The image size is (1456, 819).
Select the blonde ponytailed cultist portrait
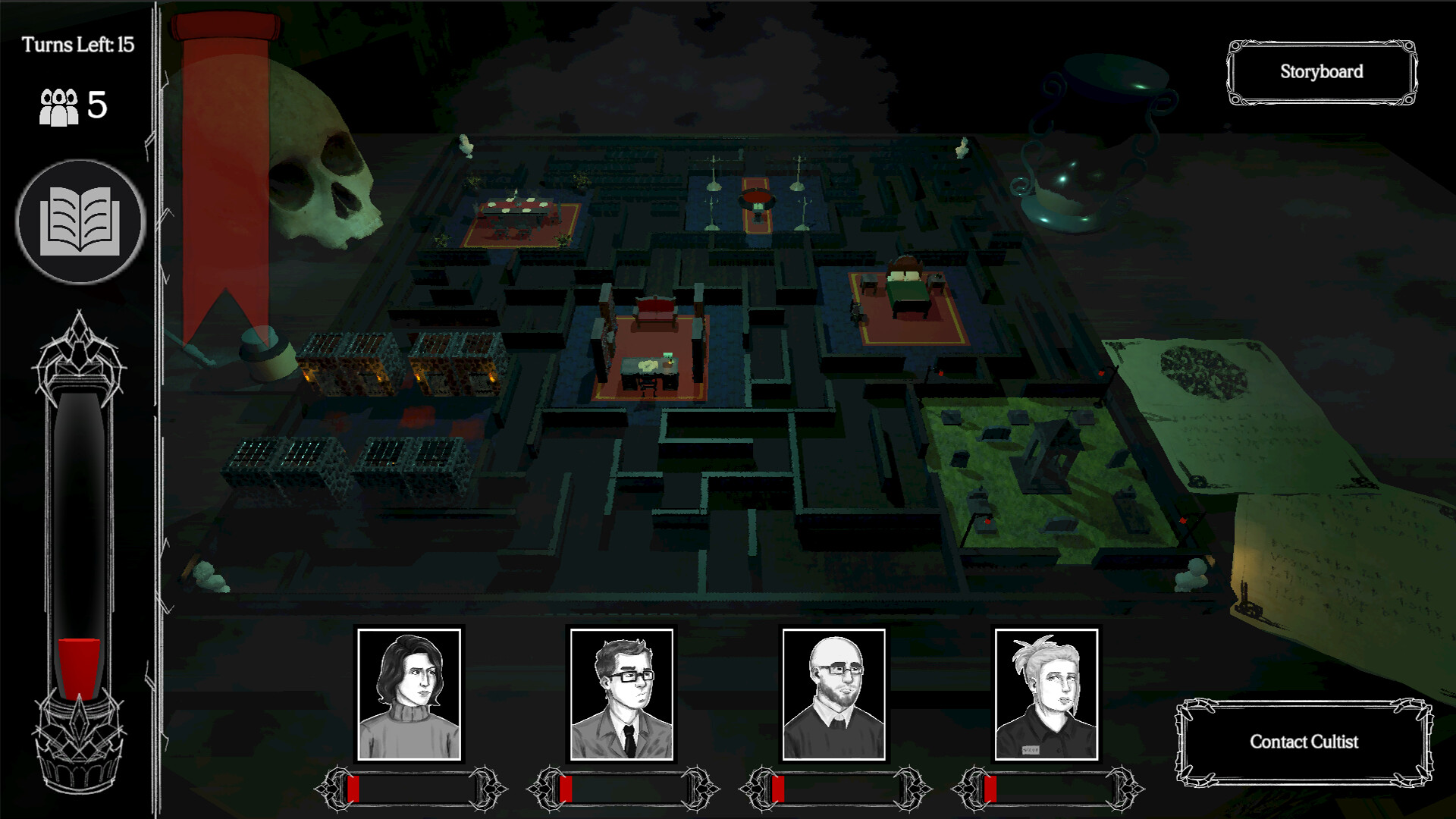1045,692
